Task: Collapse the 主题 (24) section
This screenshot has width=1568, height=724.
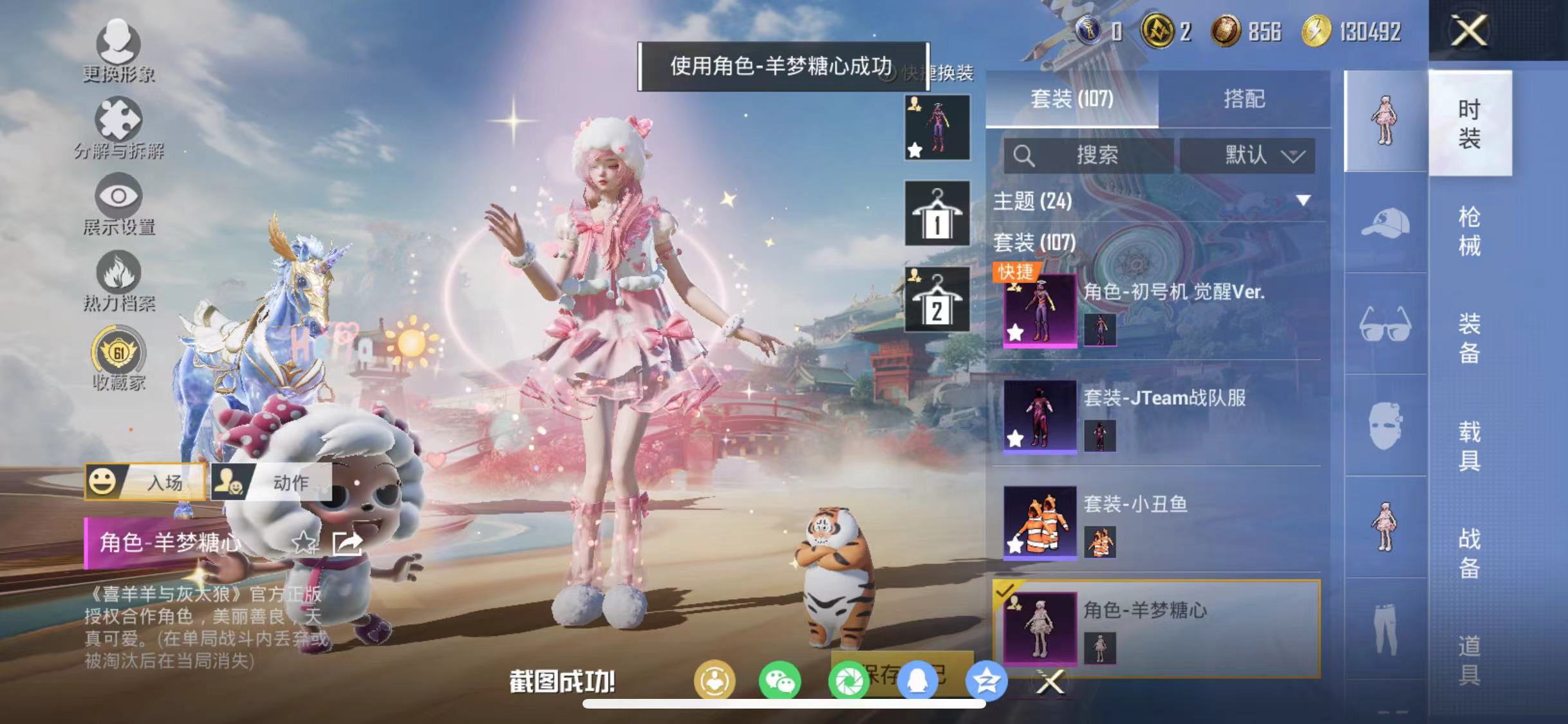Action: [1305, 201]
